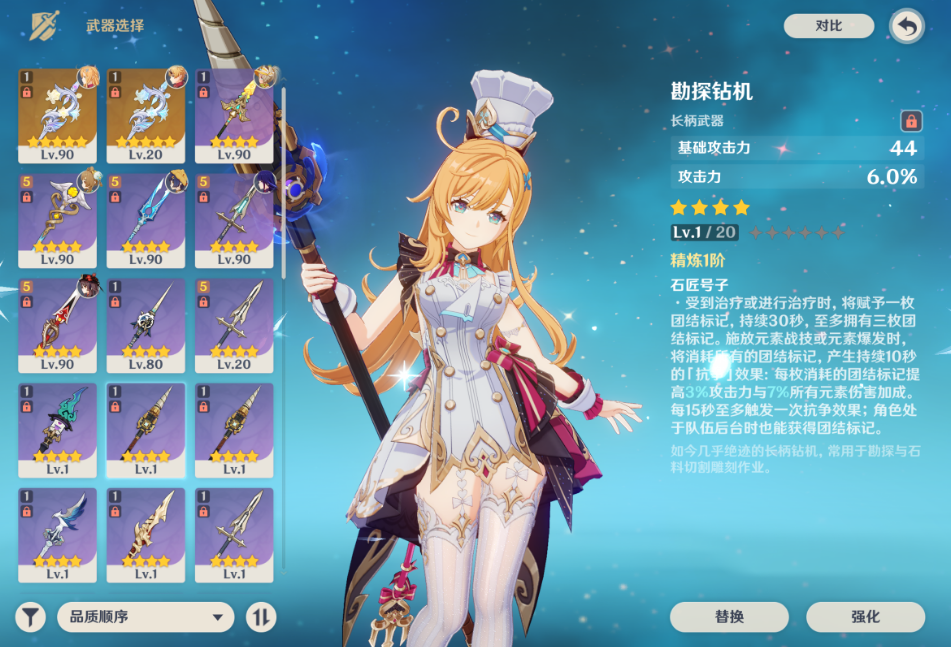Pick the teal wavy-bladed Lv.1 polearm

coord(58,429)
